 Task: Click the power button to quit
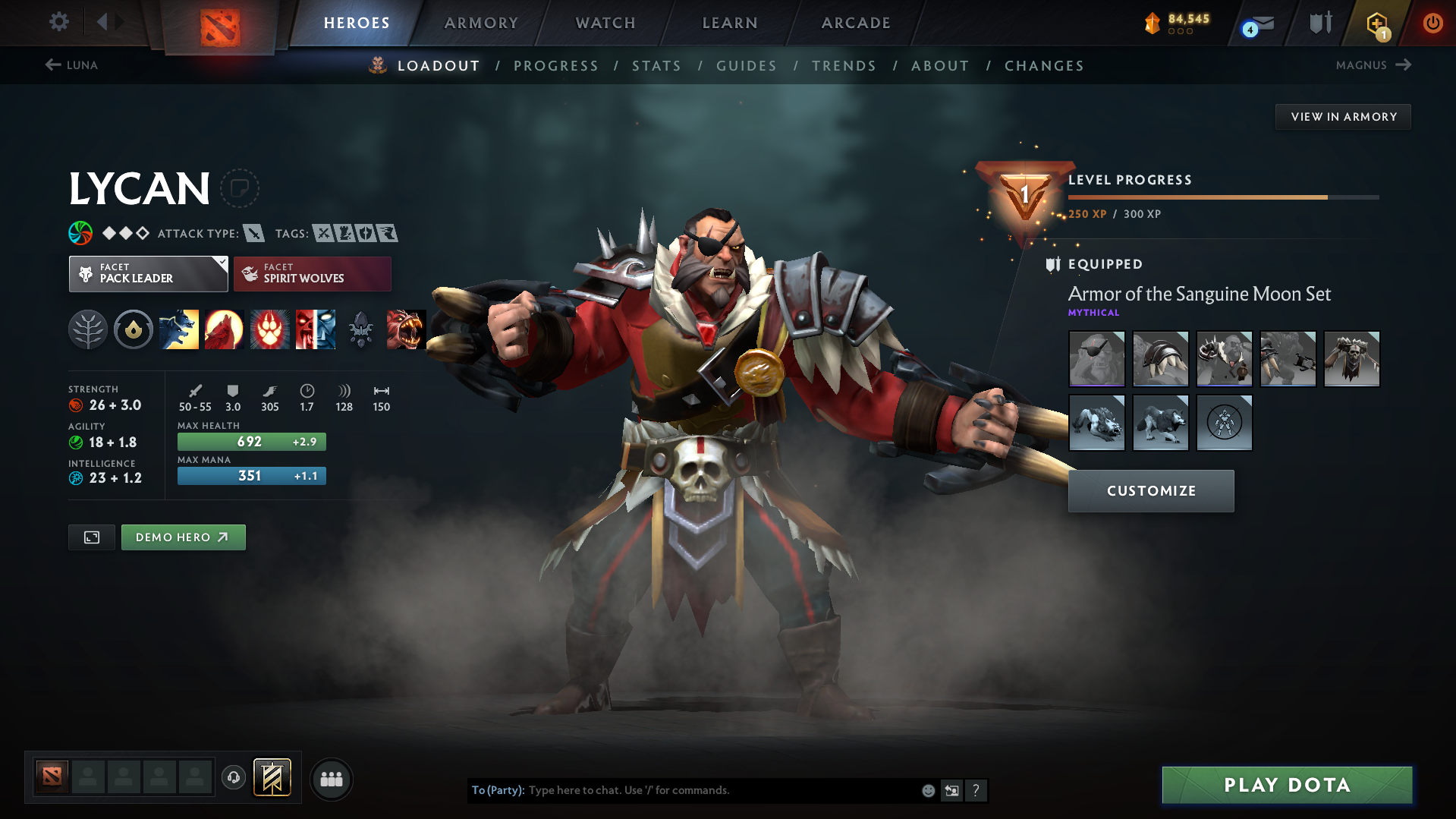1432,23
